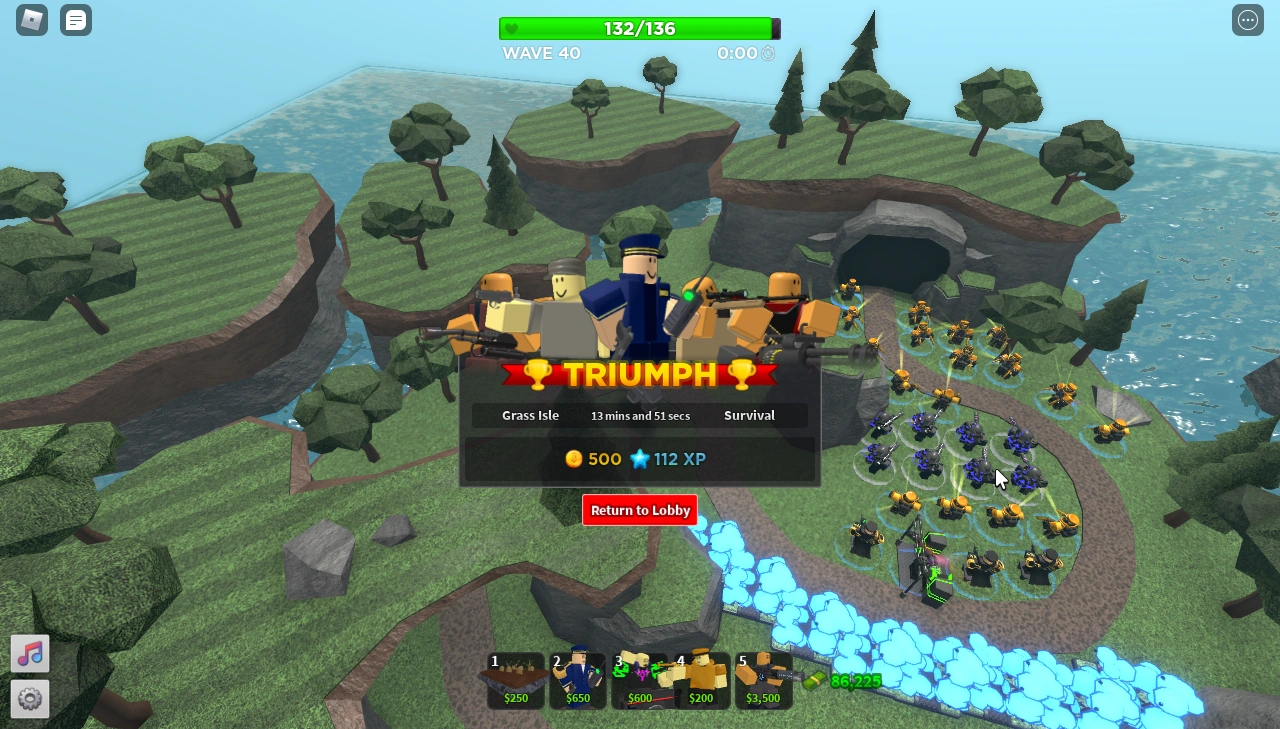Open the music player icon bottom left

point(30,654)
